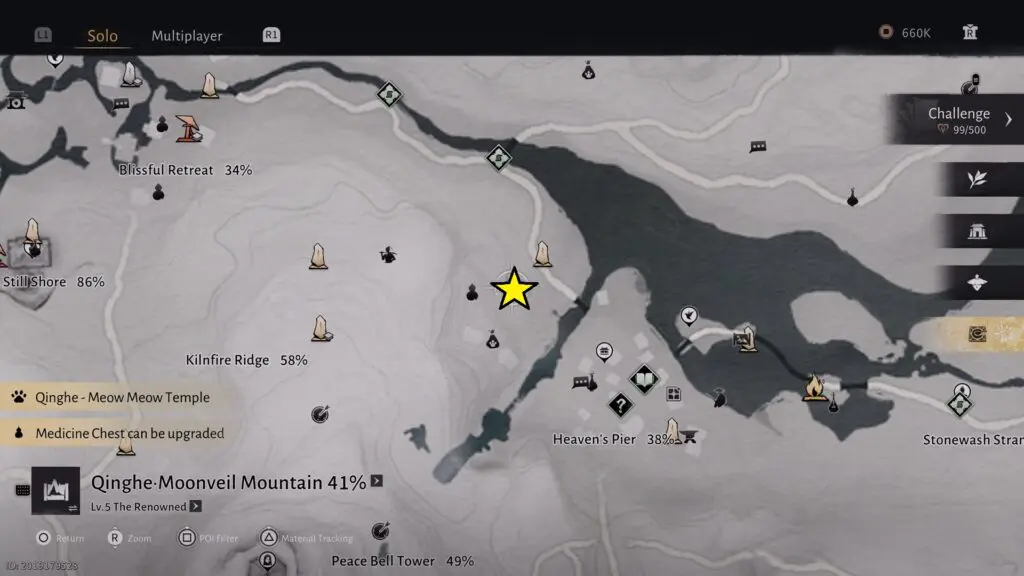Select the leaf filter tab
This screenshot has width=1024, height=576.
[x=977, y=180]
